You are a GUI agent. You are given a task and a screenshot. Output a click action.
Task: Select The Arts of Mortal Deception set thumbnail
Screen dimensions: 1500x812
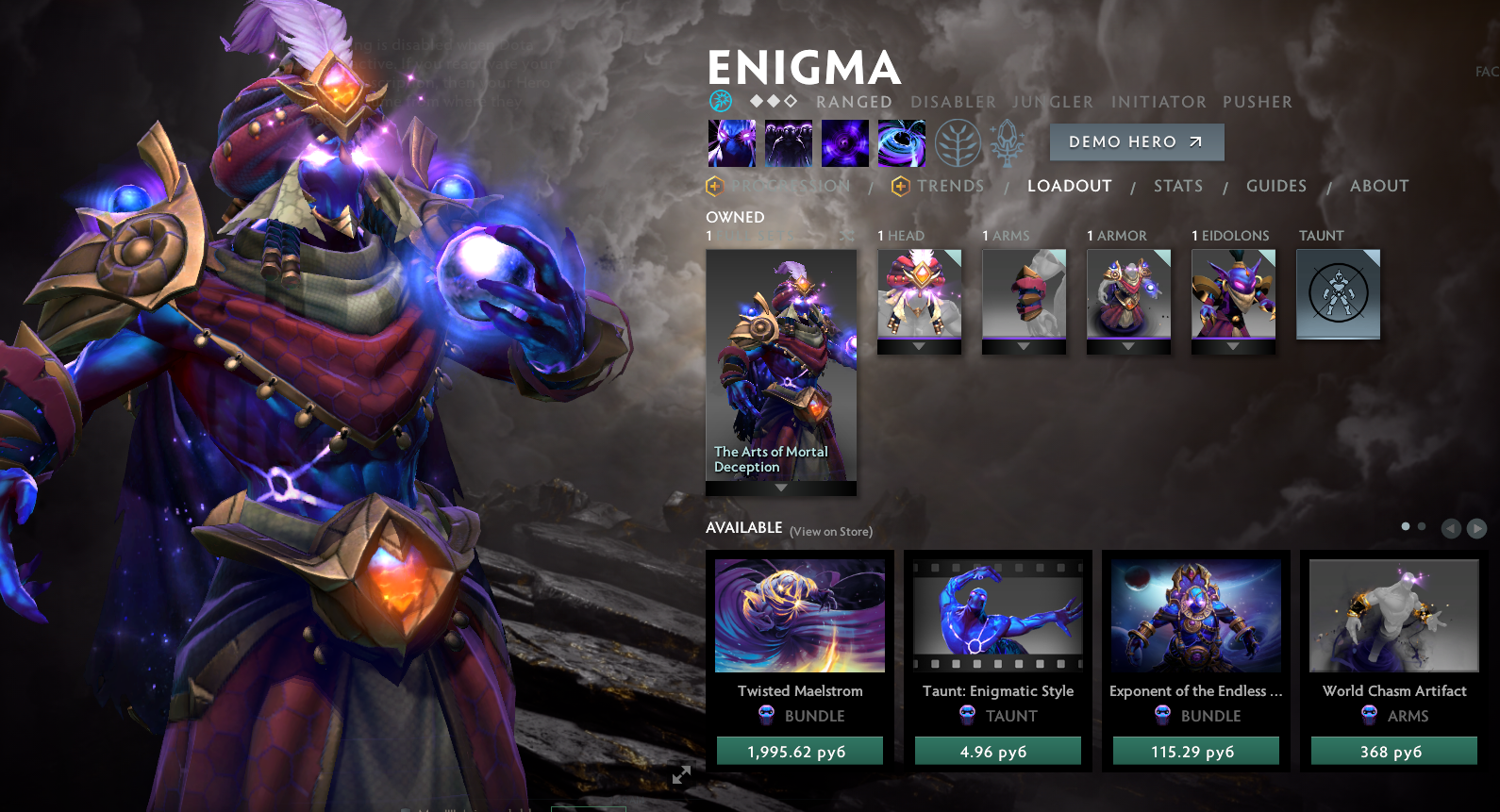click(x=780, y=368)
